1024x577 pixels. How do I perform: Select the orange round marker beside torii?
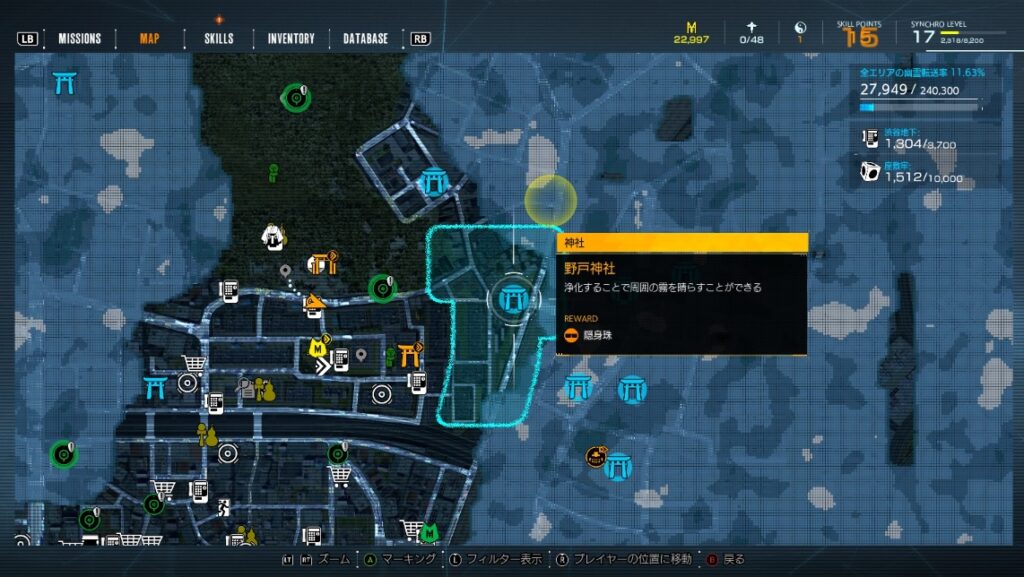596,457
